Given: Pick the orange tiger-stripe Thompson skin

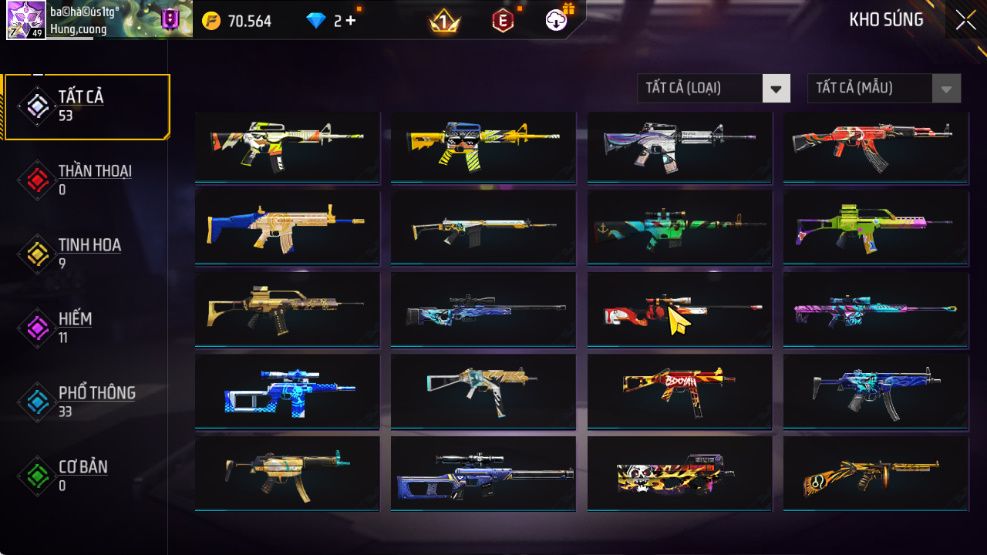Looking at the screenshot, I should 875,473.
